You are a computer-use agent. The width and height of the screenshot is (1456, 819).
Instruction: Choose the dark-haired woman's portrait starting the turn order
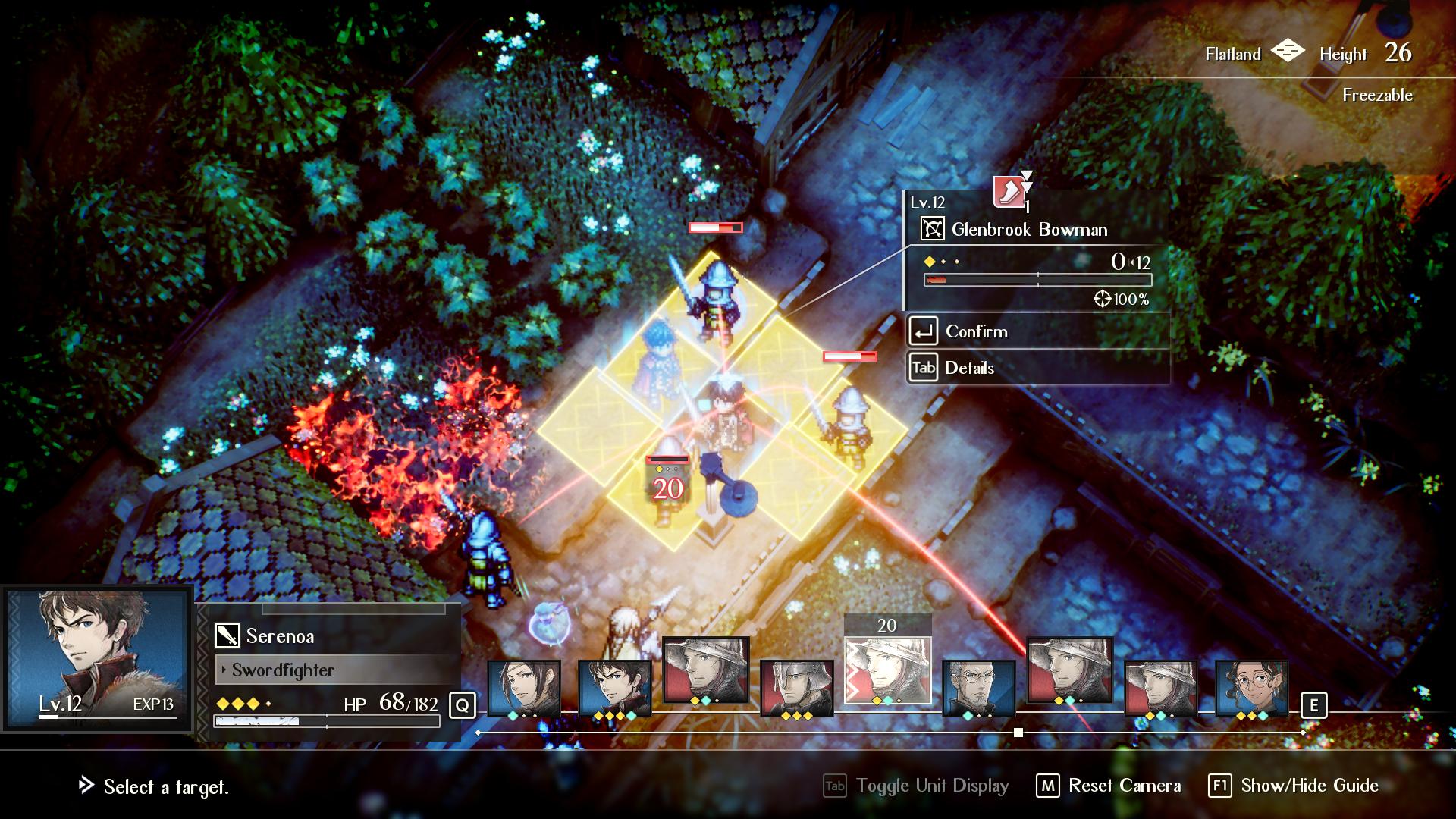click(x=524, y=688)
